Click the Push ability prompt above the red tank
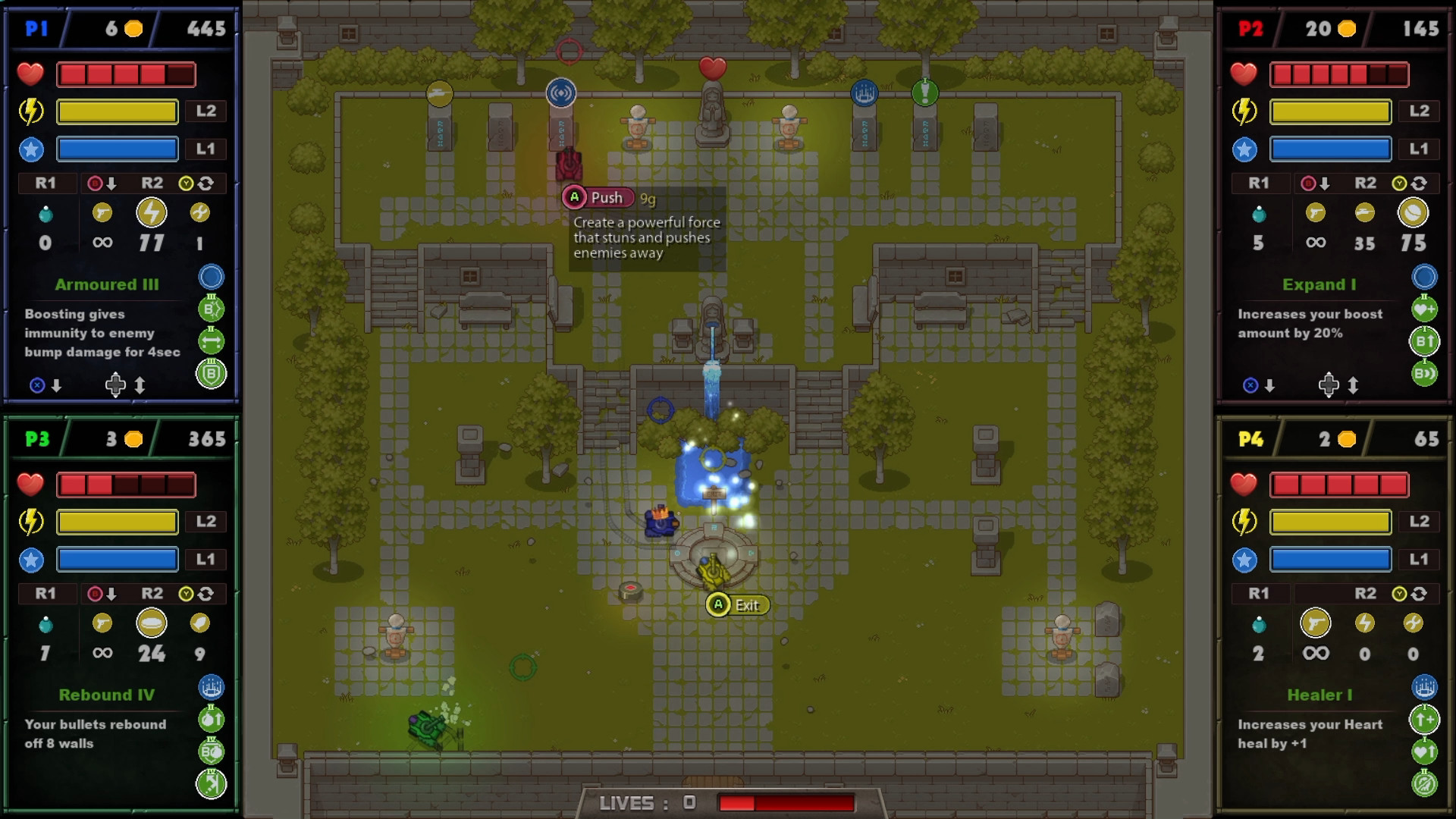The height and width of the screenshot is (819, 1456). [599, 197]
